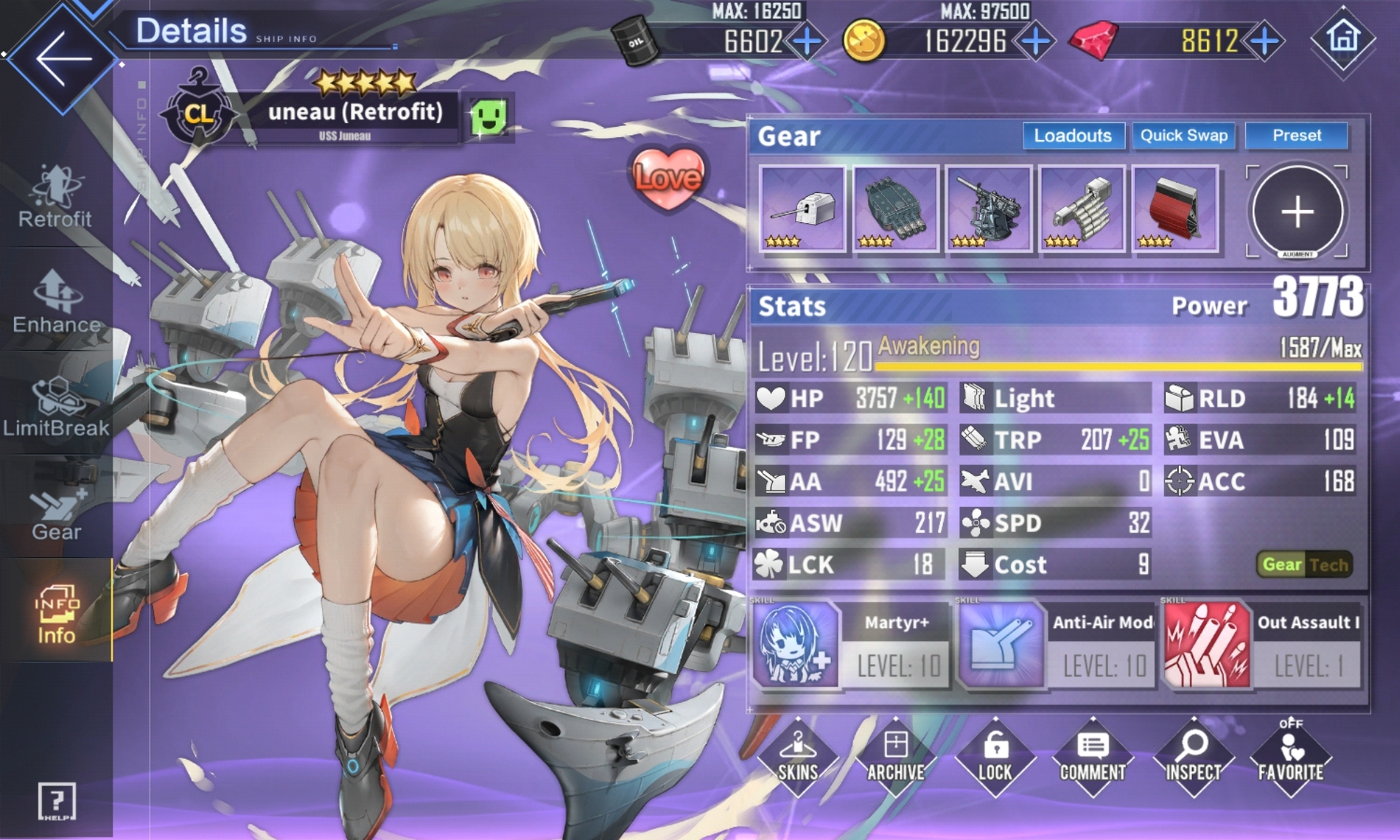Select the anti-air gun gear slot
This screenshot has height=840, width=1400.
click(x=989, y=209)
